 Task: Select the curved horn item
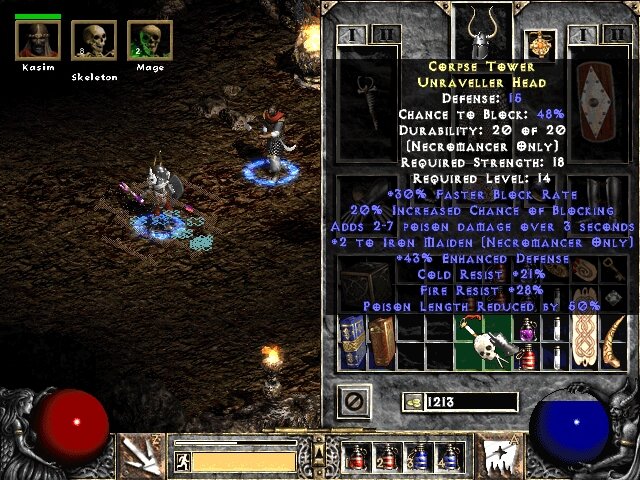pyautogui.click(x=615, y=341)
